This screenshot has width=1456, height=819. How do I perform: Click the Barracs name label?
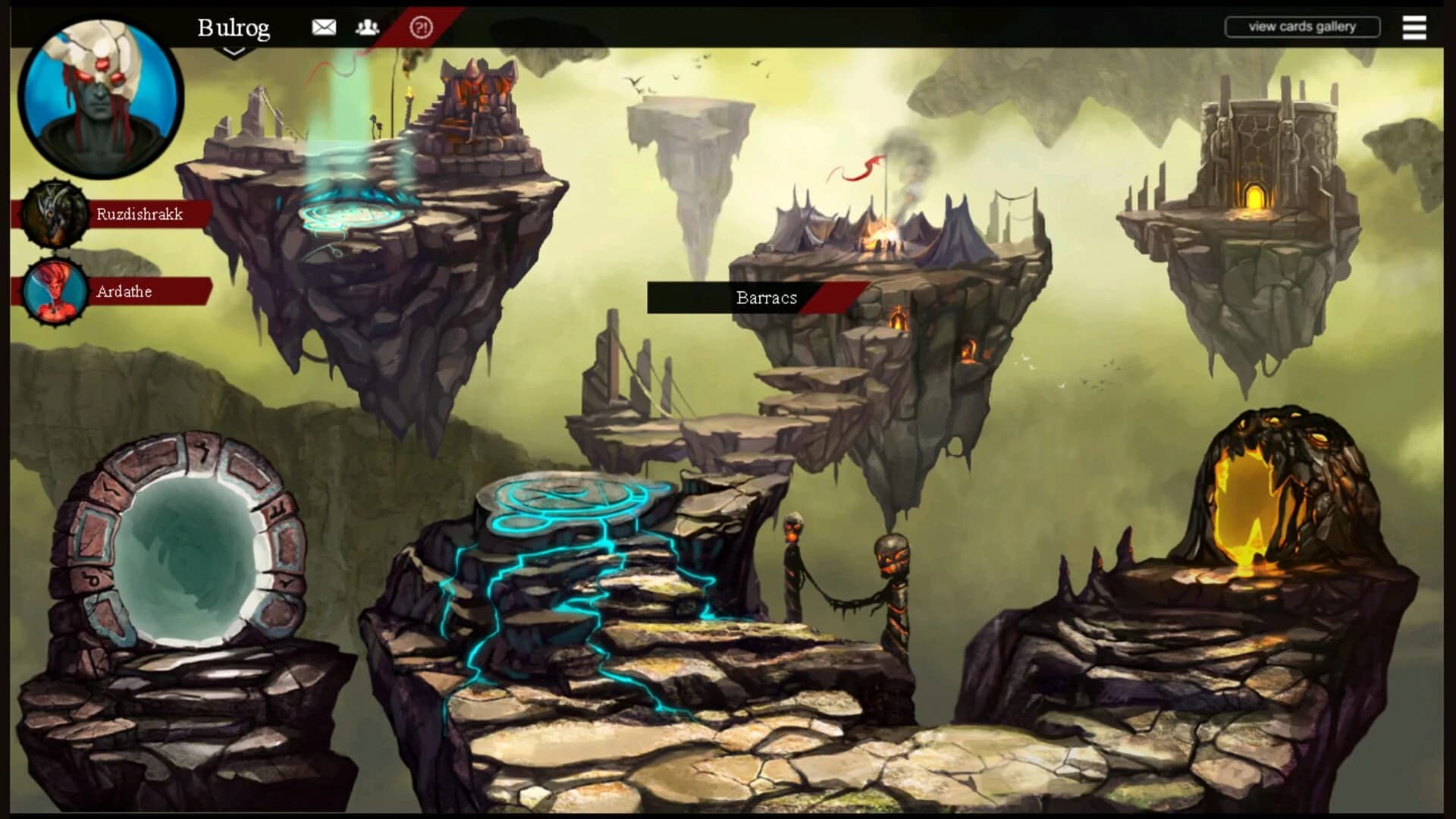click(766, 298)
